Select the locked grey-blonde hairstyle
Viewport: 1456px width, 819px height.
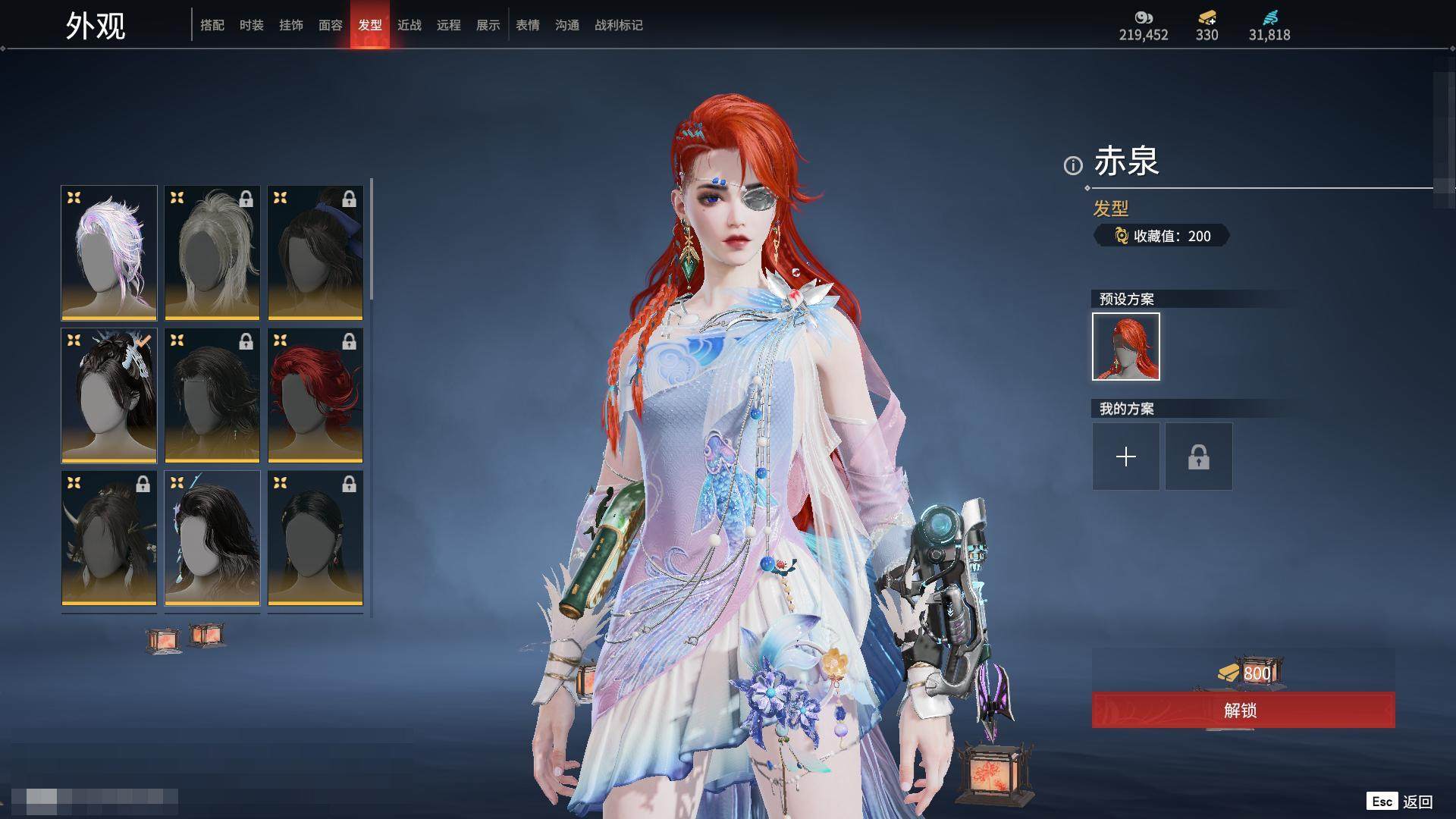coord(212,253)
